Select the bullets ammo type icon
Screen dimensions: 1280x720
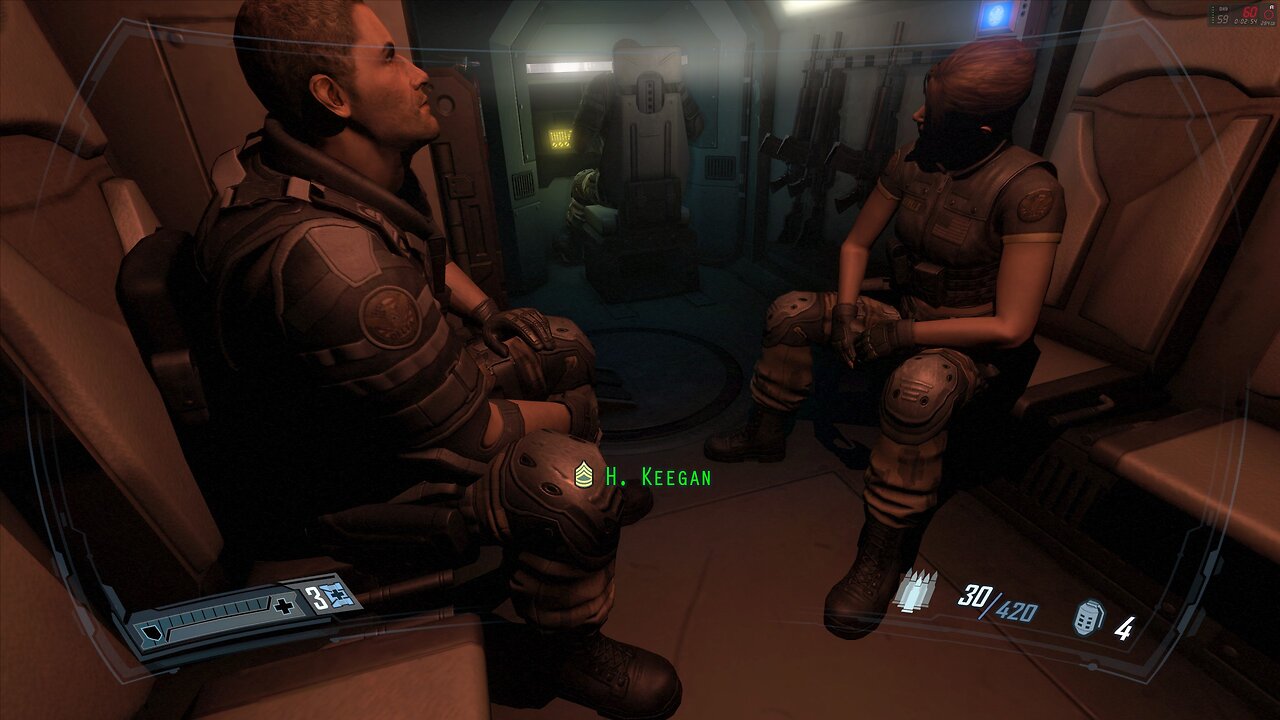pyautogui.click(x=914, y=590)
